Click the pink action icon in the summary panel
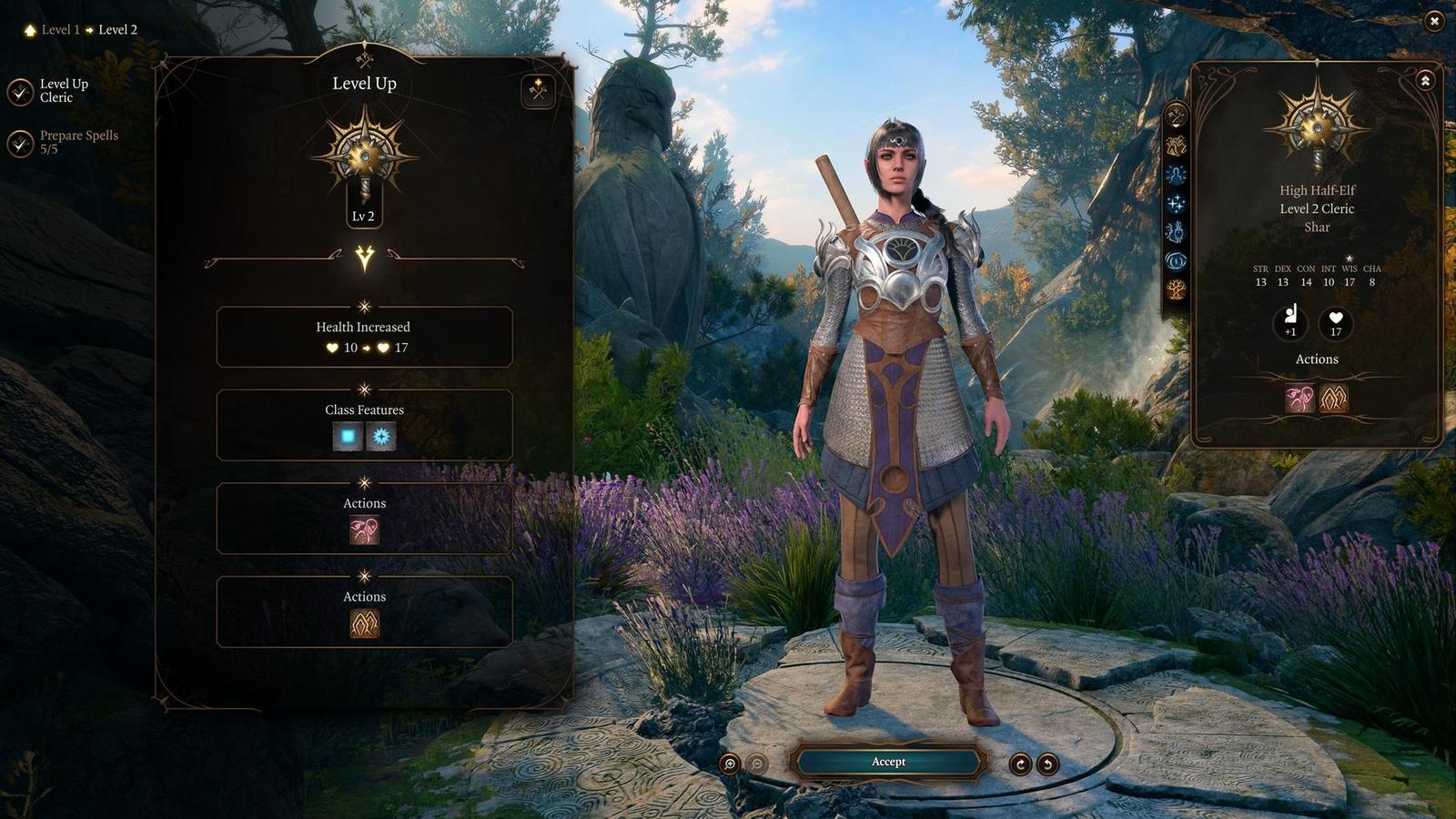 (x=1299, y=398)
